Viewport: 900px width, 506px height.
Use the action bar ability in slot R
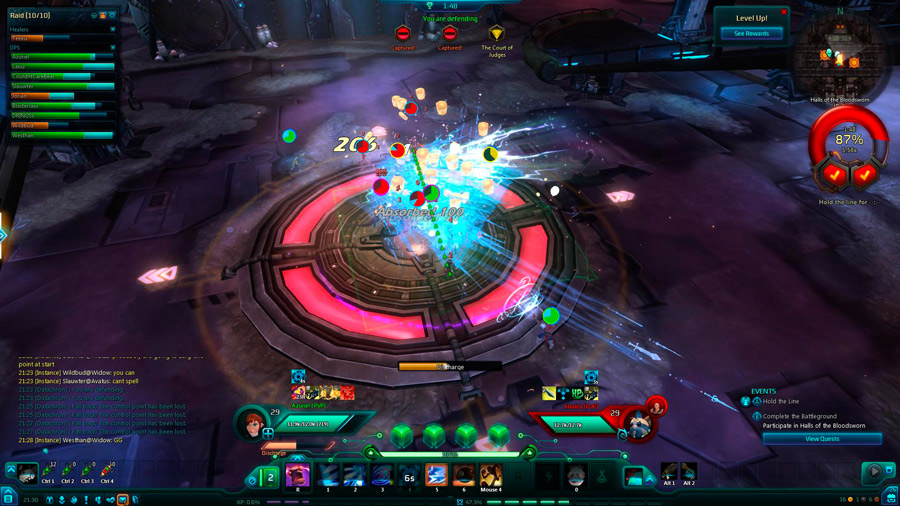pos(297,475)
